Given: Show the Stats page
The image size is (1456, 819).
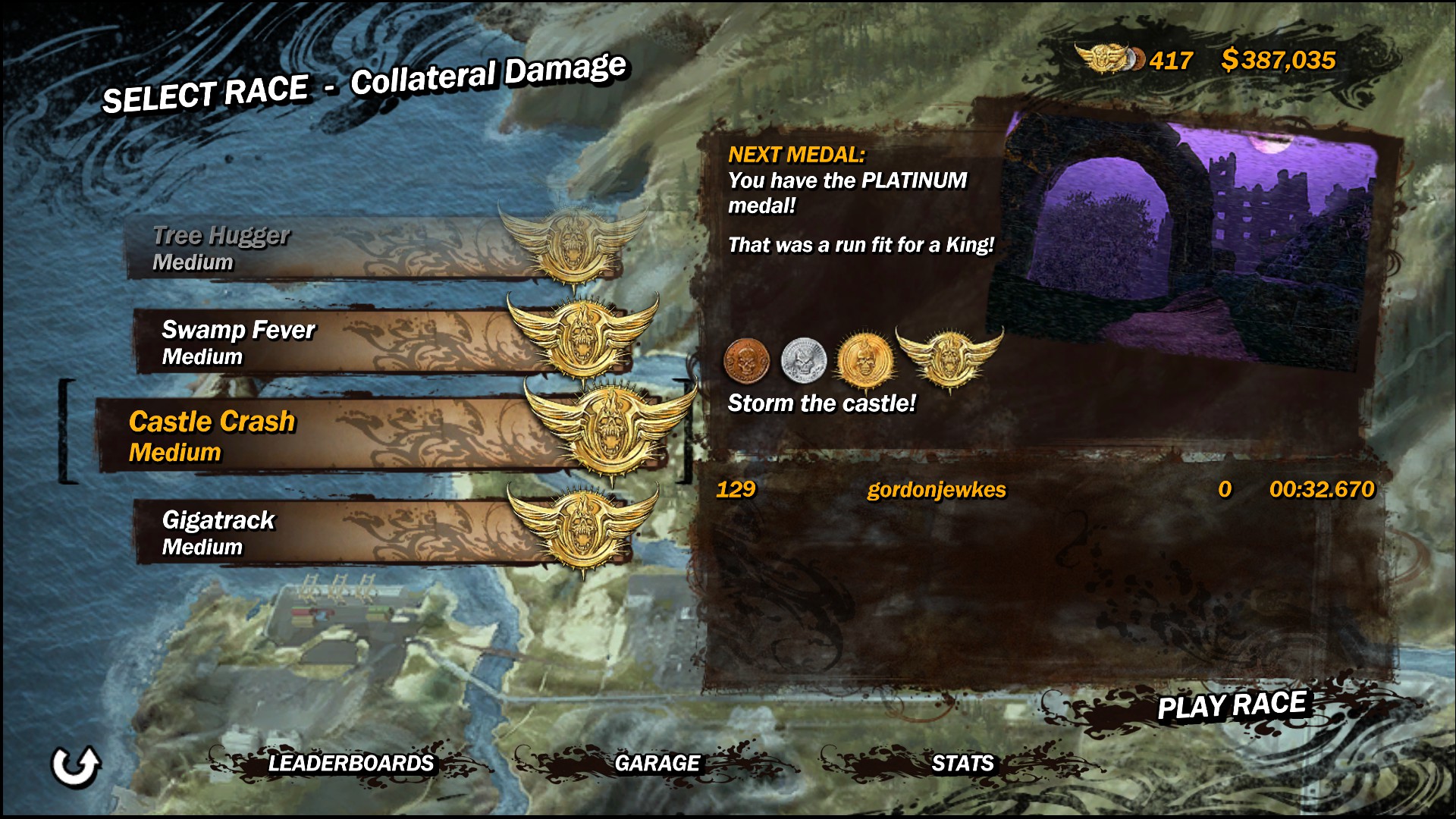Looking at the screenshot, I should (x=962, y=763).
